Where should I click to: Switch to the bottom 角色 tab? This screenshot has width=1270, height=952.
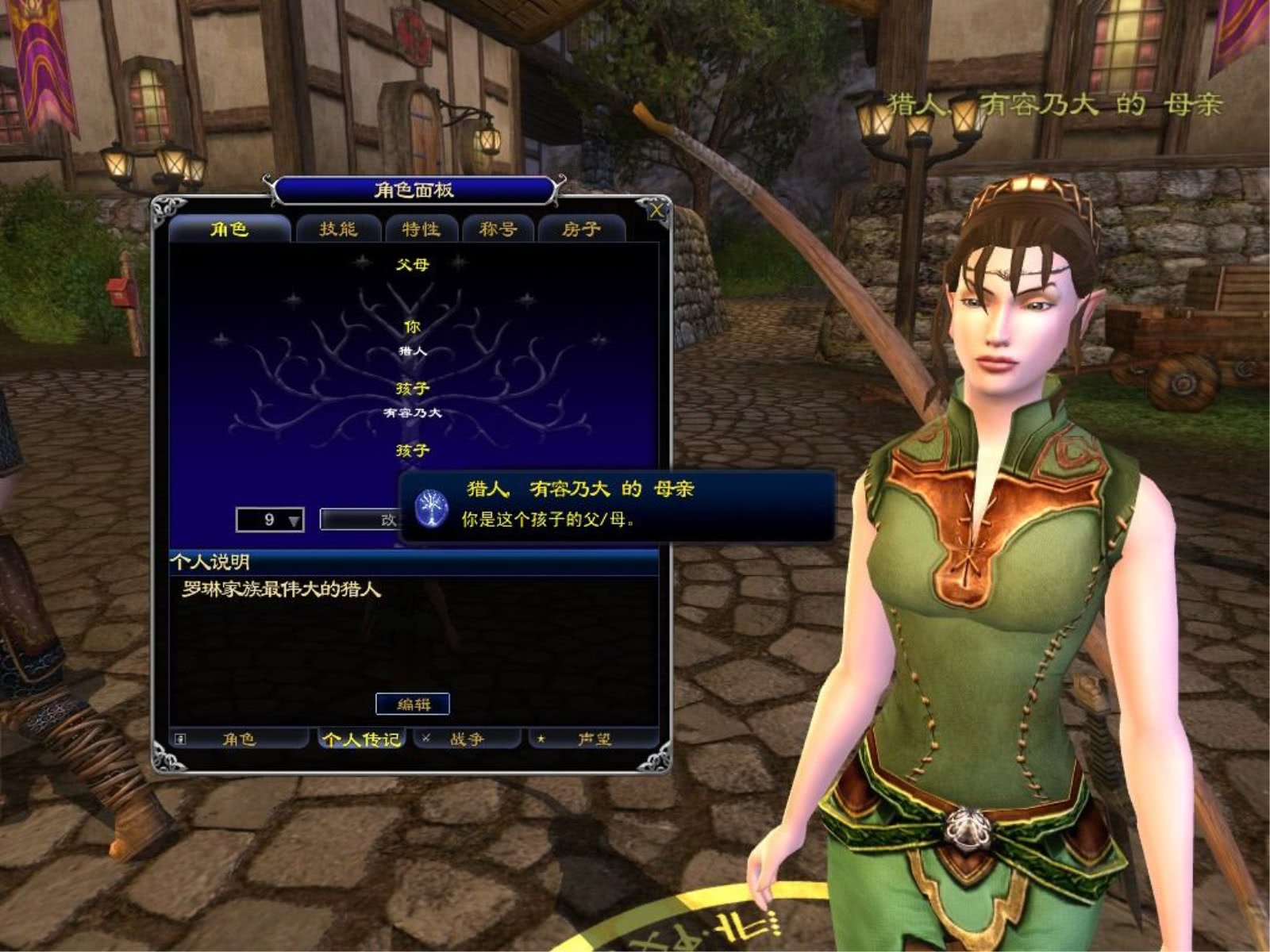pos(238,739)
